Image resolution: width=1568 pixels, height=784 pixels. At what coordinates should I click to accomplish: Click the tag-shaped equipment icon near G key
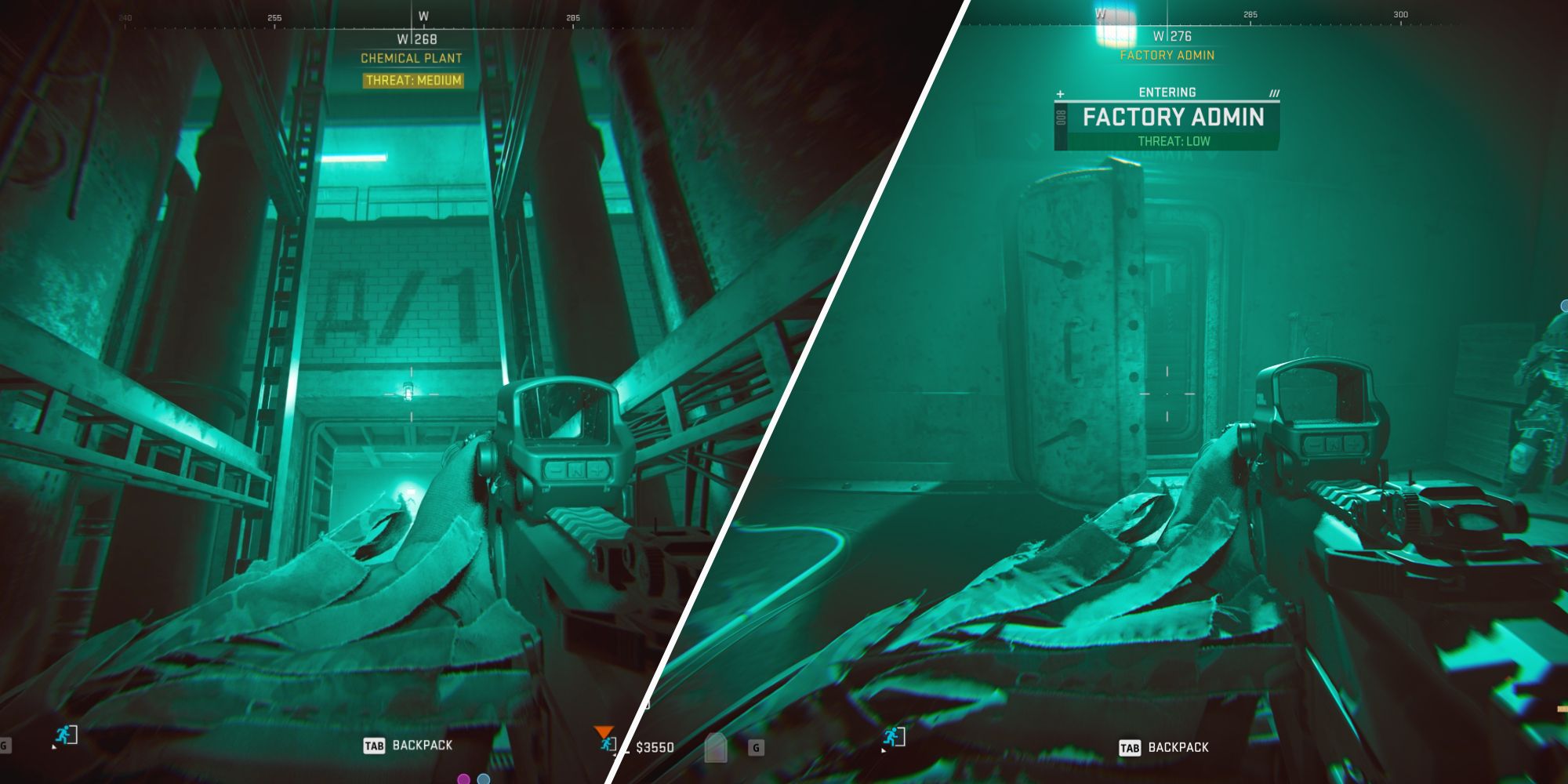[x=716, y=747]
